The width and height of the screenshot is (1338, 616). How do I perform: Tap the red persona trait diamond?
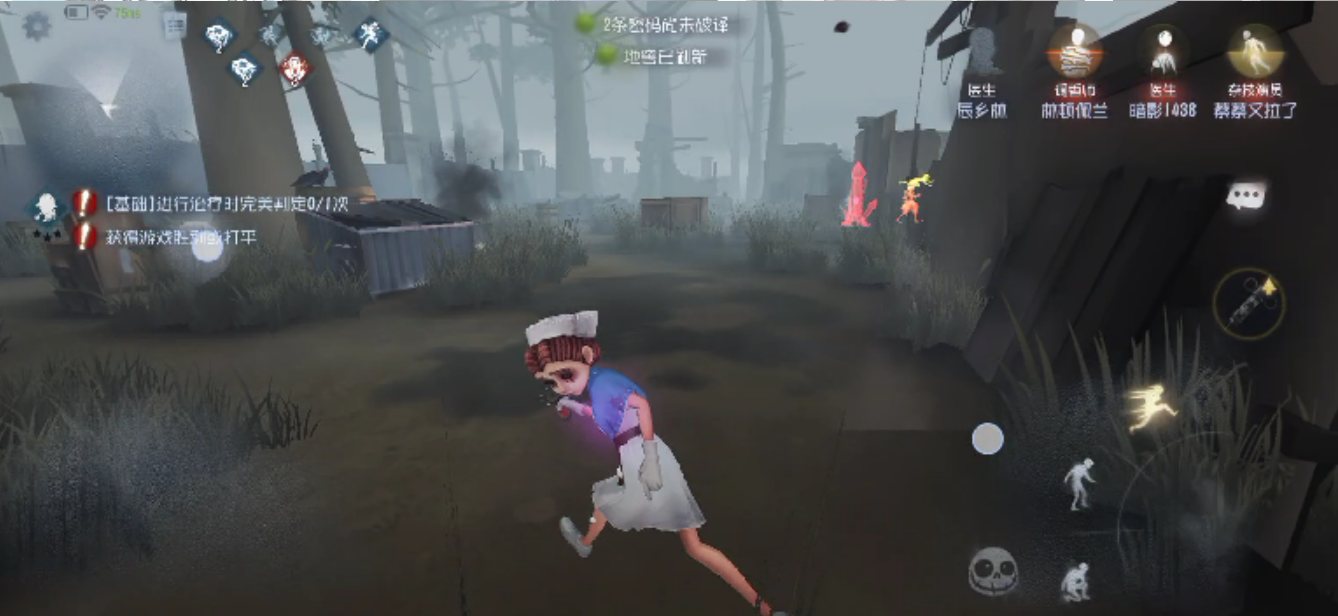pos(293,69)
